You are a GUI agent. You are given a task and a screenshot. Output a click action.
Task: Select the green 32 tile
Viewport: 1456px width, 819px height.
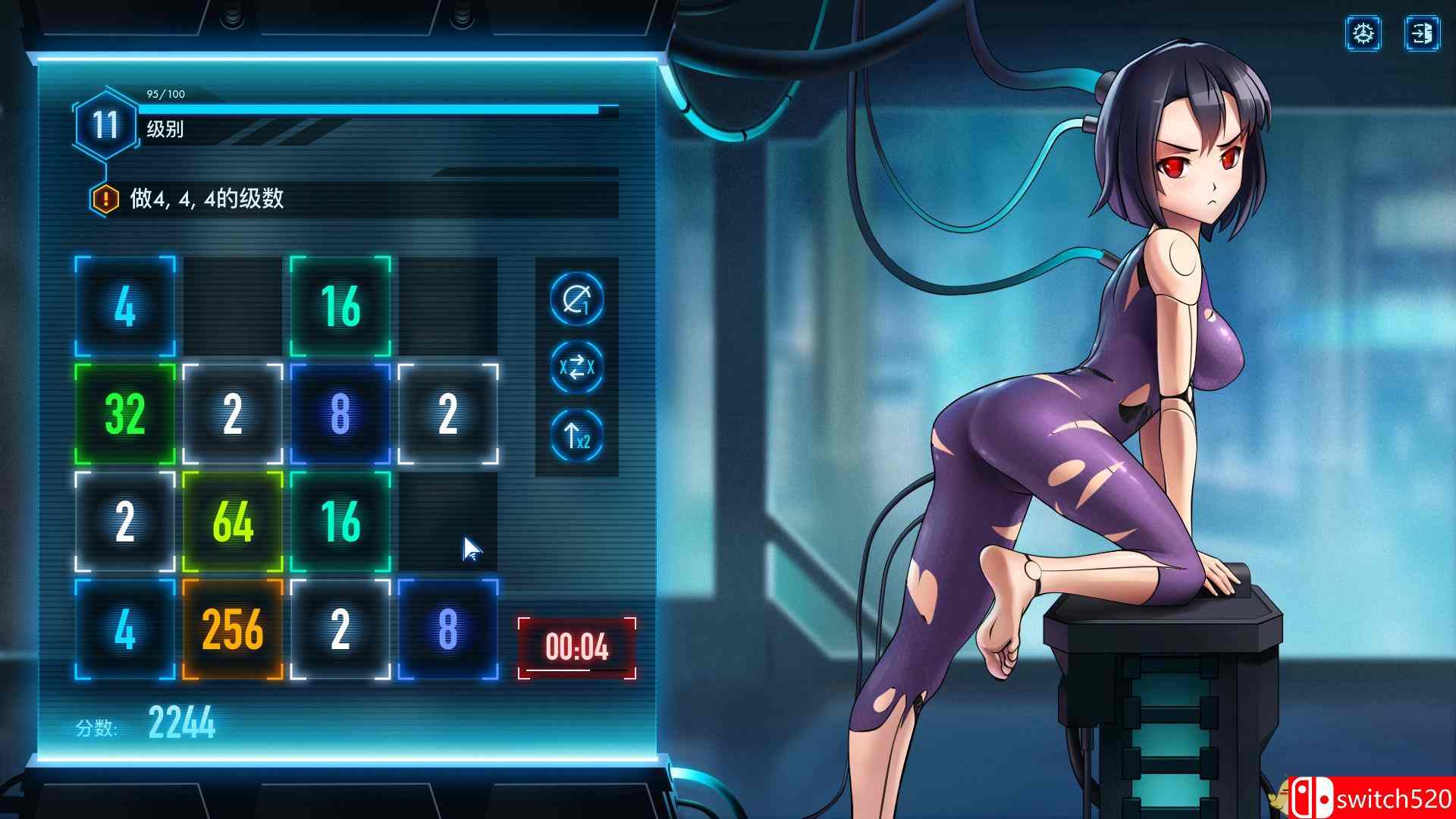pos(124,415)
